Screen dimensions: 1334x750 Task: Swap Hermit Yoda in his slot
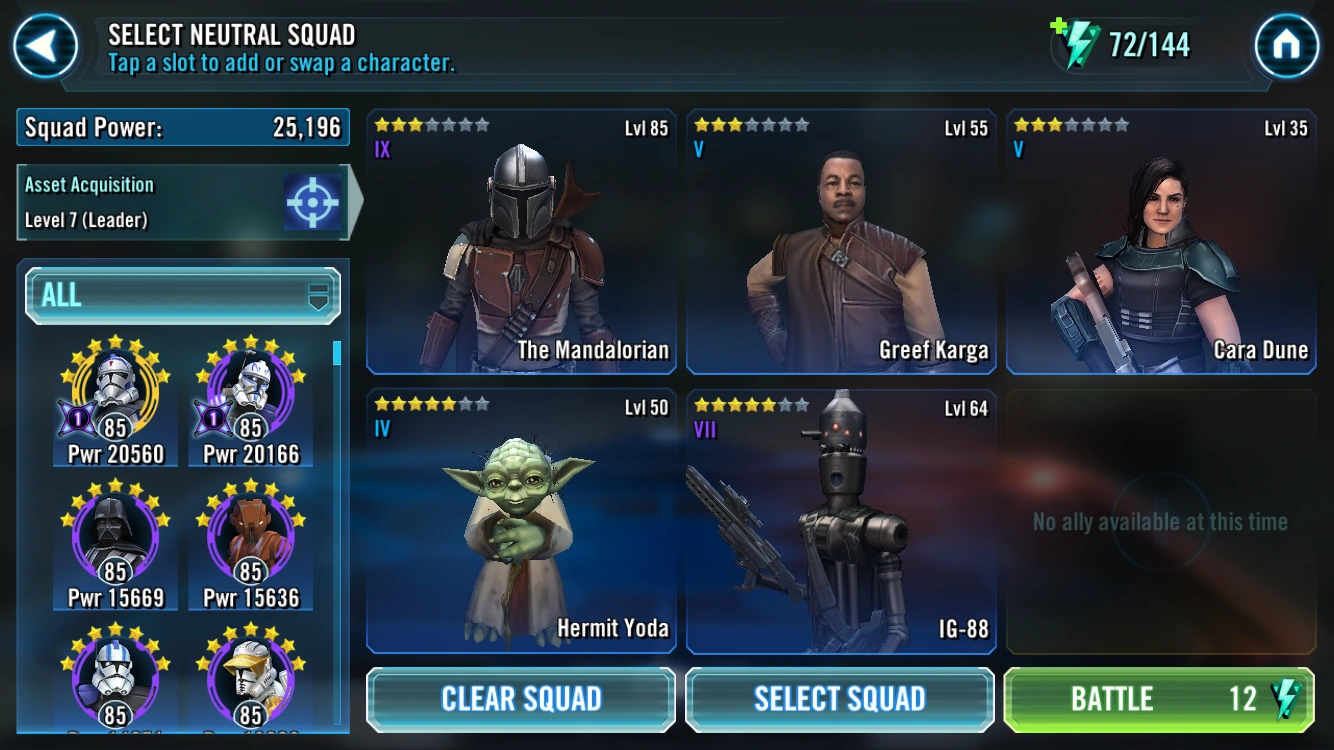(x=520, y=520)
